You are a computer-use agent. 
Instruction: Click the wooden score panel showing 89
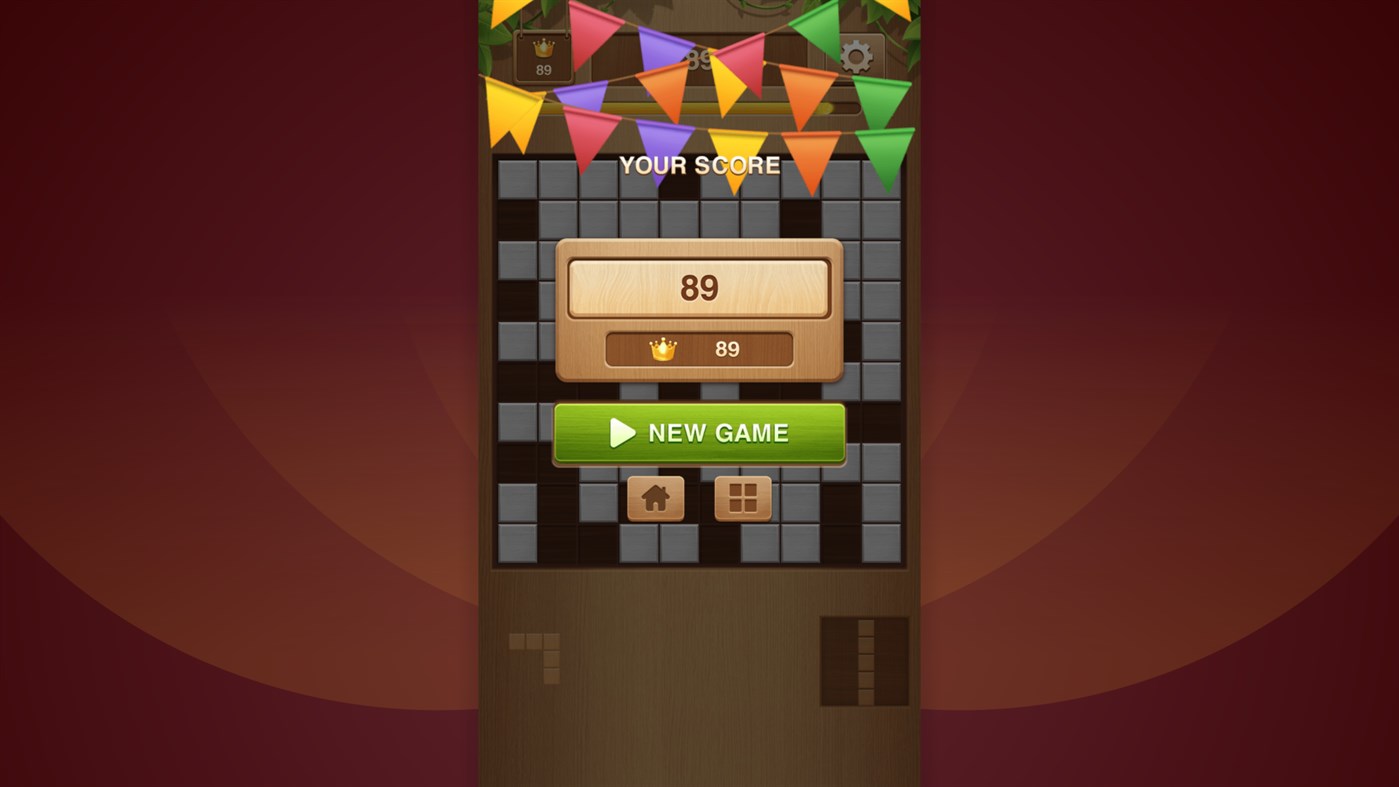click(699, 286)
